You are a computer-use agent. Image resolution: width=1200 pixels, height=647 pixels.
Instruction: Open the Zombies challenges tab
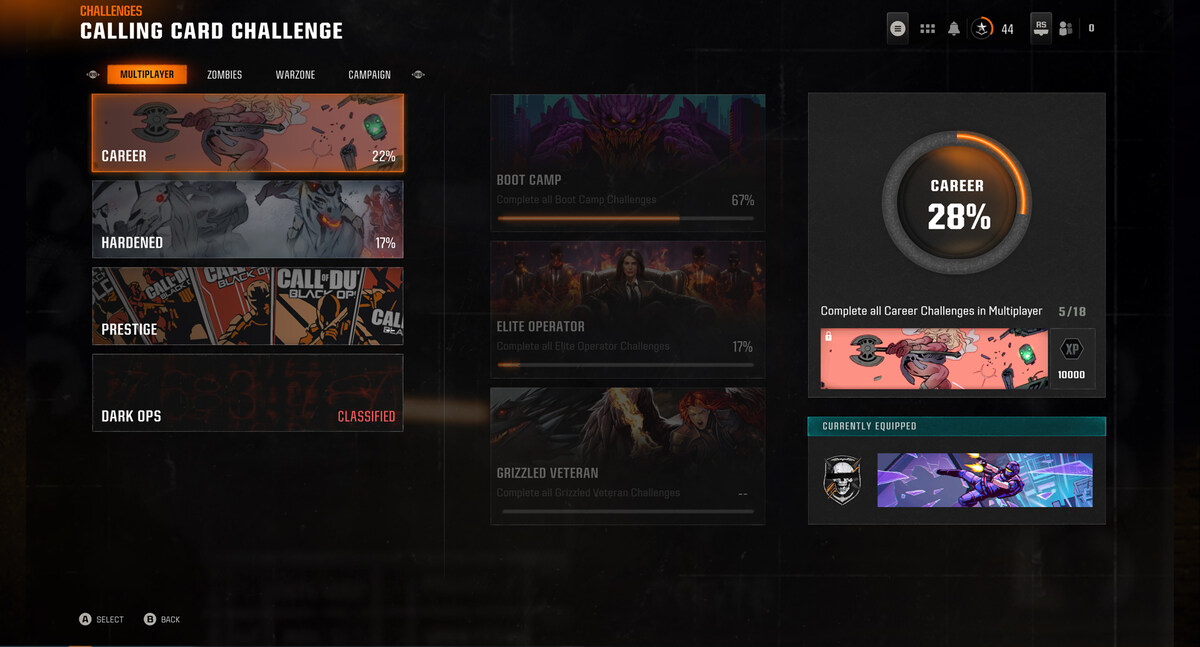pyautogui.click(x=224, y=75)
